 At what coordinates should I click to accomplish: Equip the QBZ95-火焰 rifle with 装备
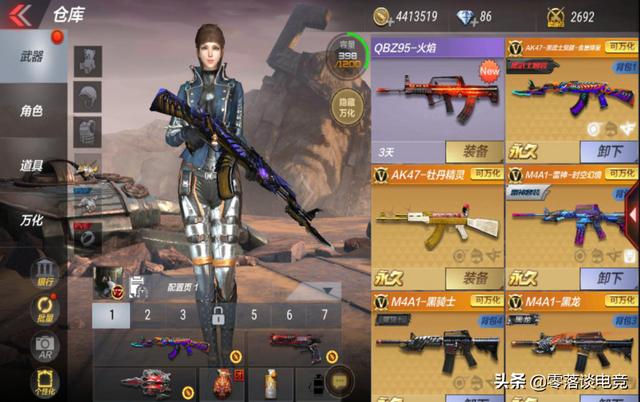474,151
